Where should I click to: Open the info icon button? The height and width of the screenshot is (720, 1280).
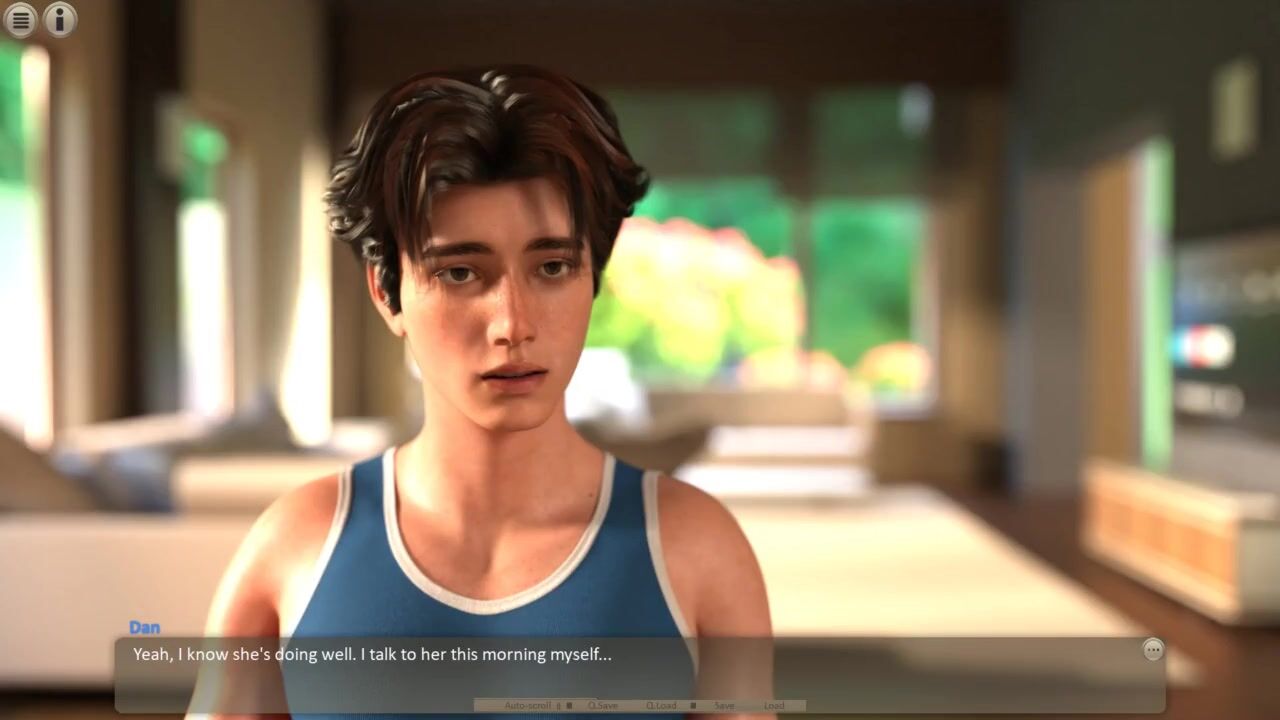tap(60, 19)
